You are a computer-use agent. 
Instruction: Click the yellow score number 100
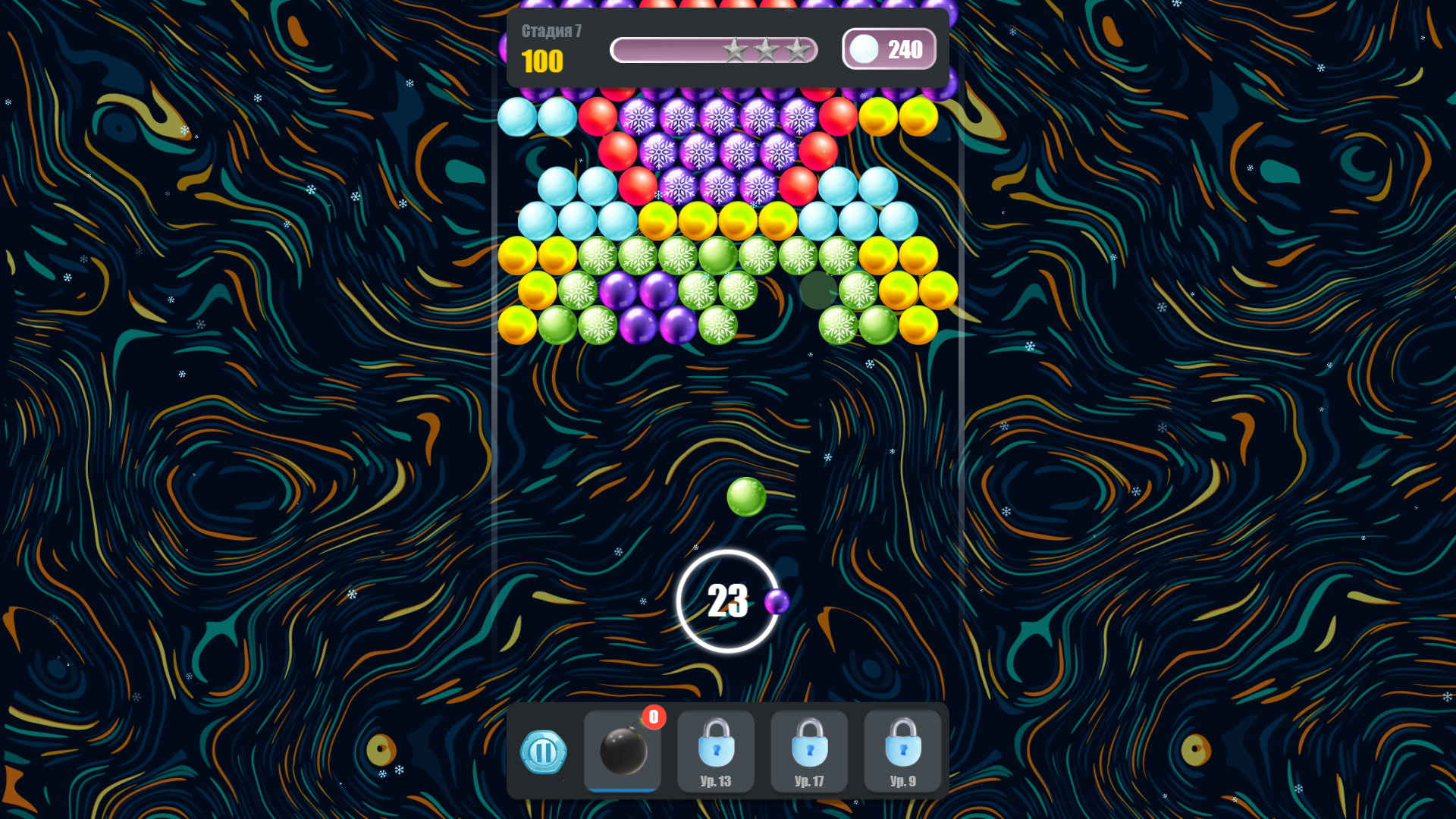tap(542, 62)
